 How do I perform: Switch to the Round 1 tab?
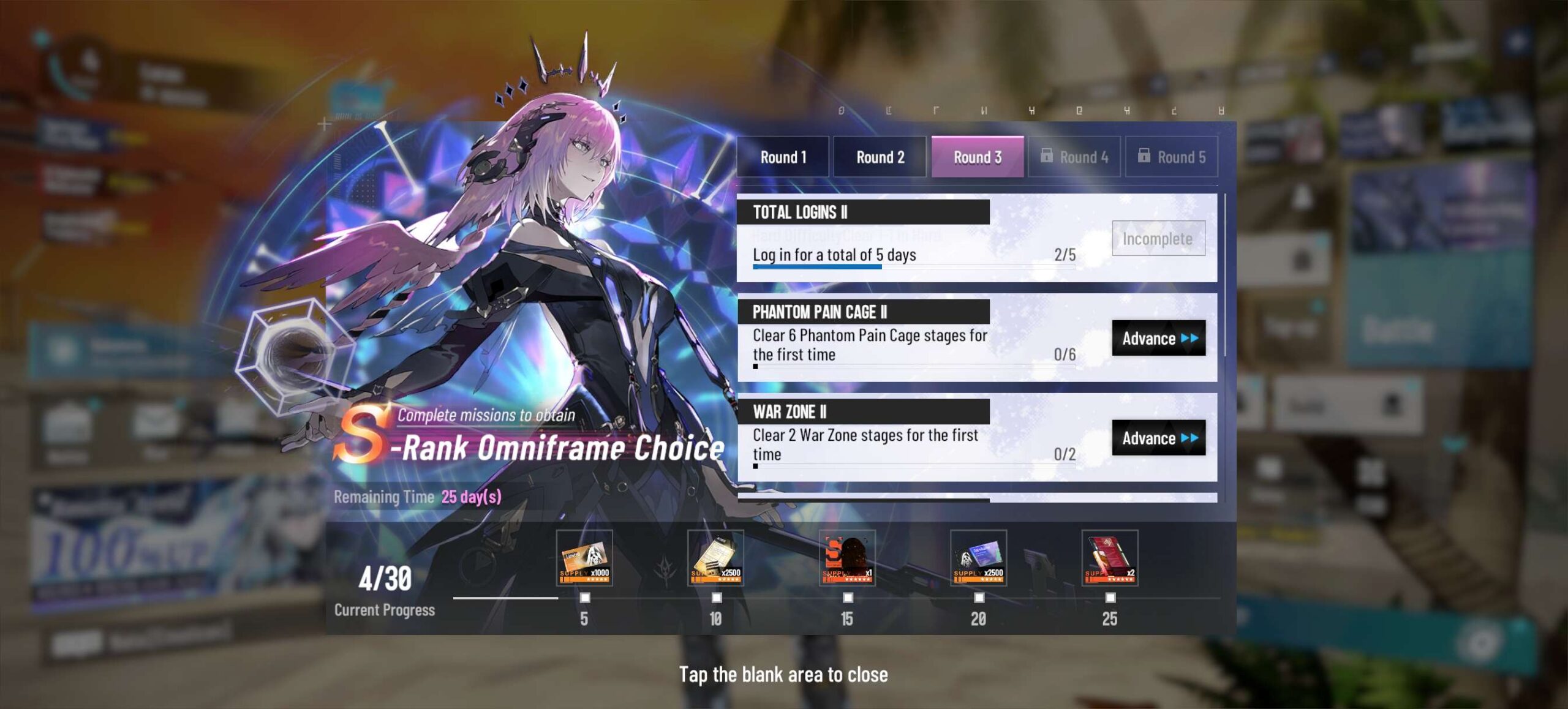(x=783, y=157)
